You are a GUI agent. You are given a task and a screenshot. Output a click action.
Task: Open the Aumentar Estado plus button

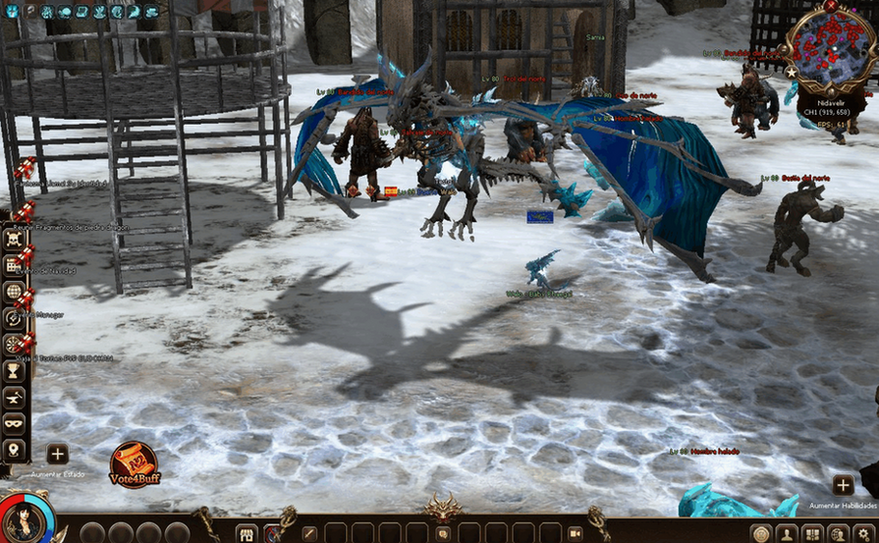(57, 454)
